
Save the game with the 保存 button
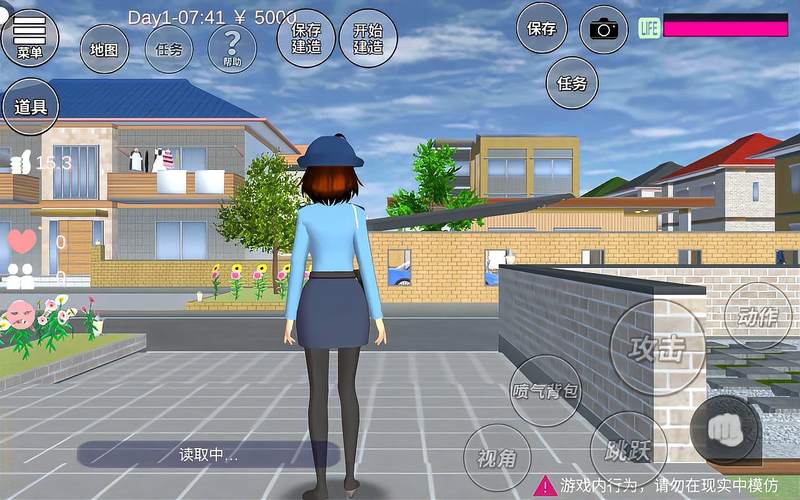542,29
